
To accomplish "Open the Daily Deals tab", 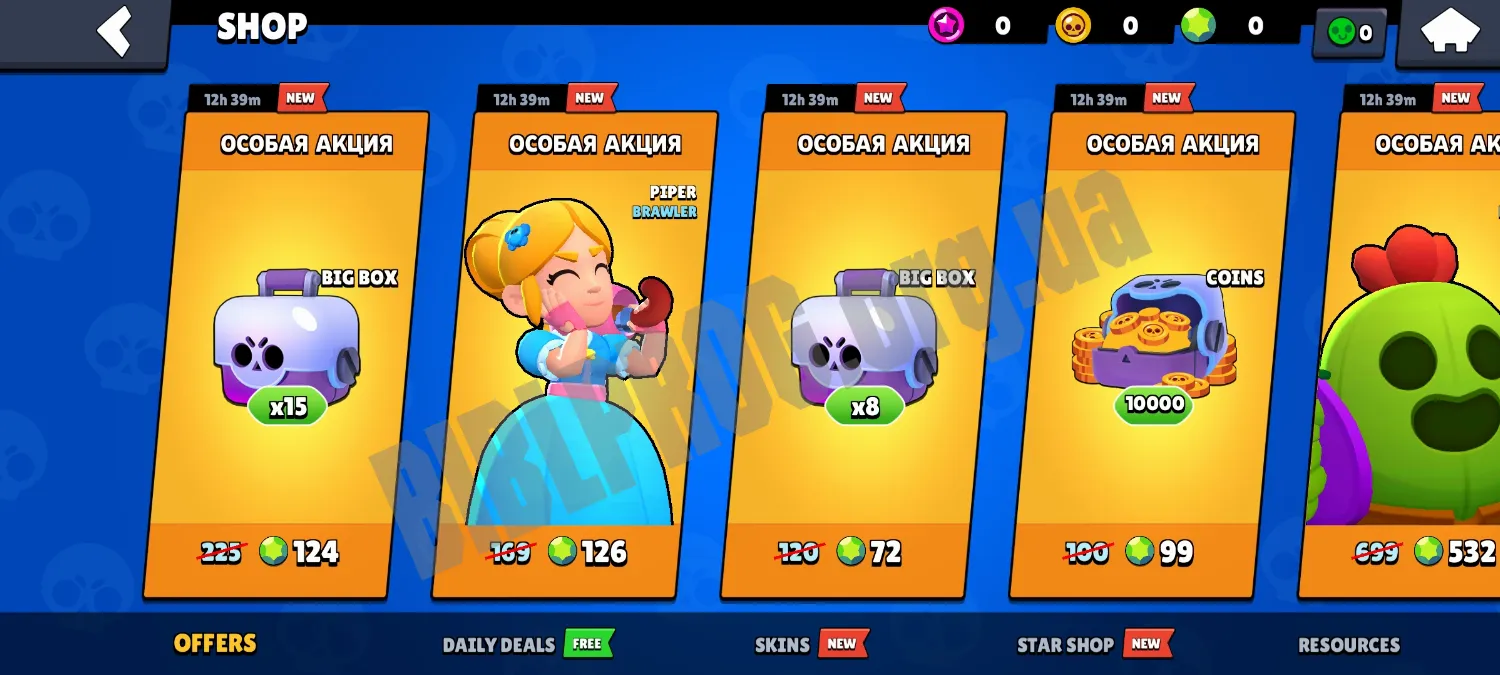I will tap(499, 645).
